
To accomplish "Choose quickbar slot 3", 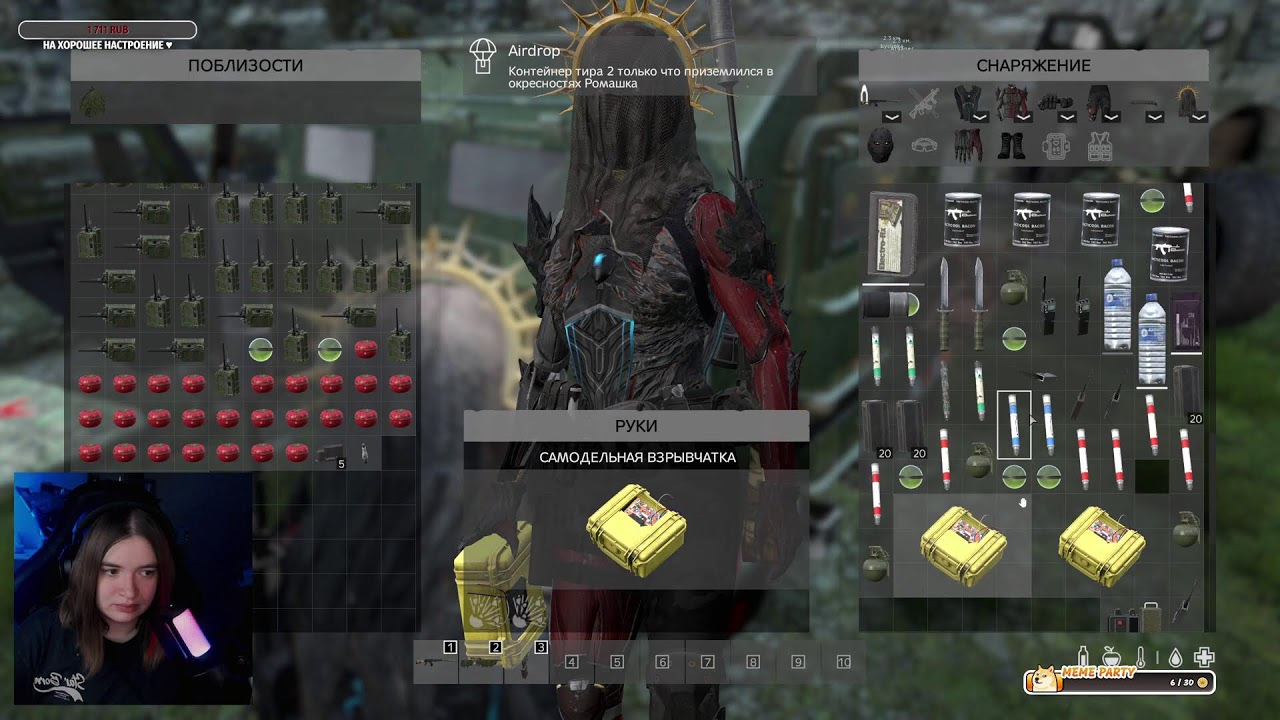I will [527, 662].
